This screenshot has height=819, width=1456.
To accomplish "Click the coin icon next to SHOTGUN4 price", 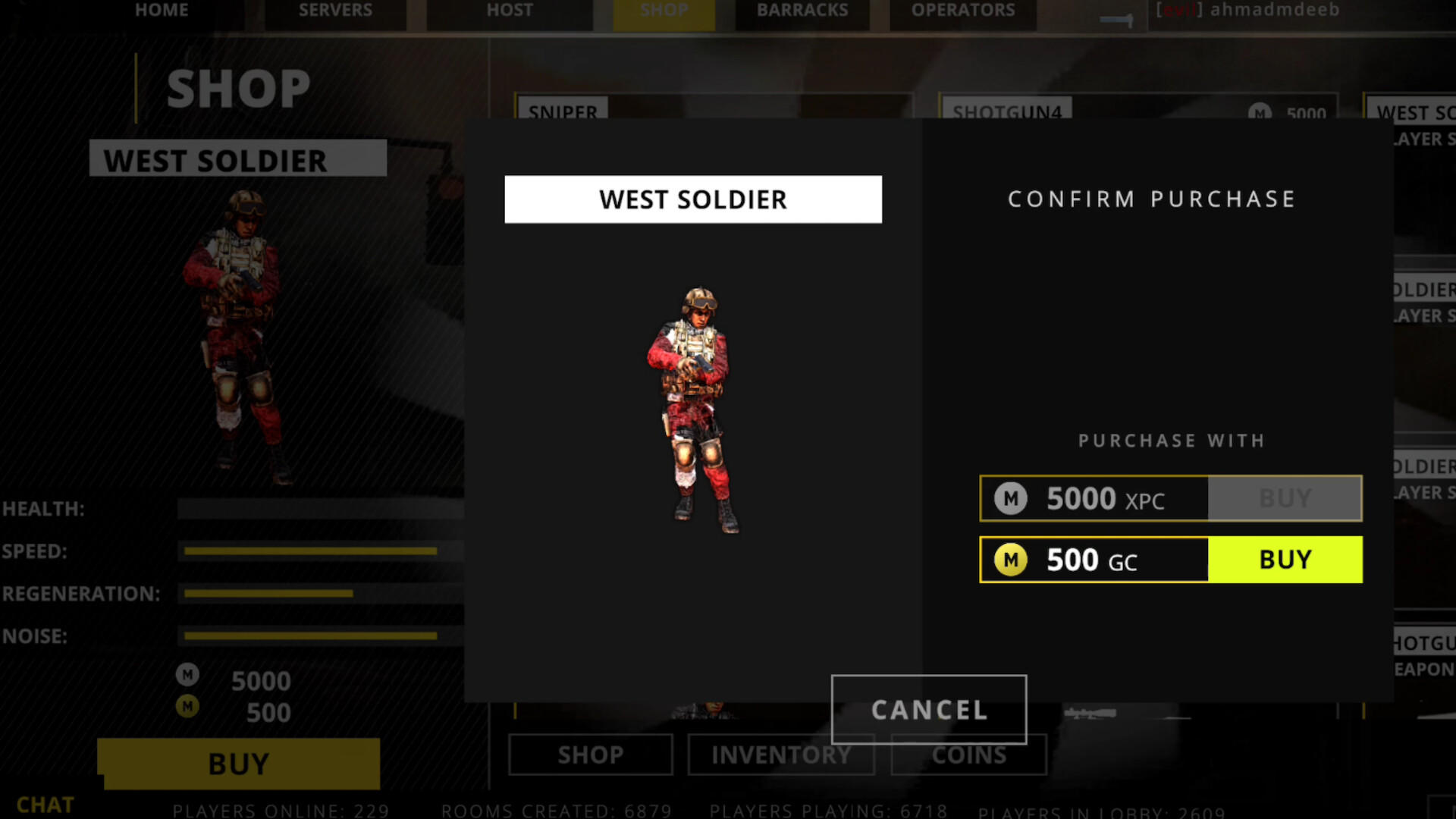I will 1260,114.
